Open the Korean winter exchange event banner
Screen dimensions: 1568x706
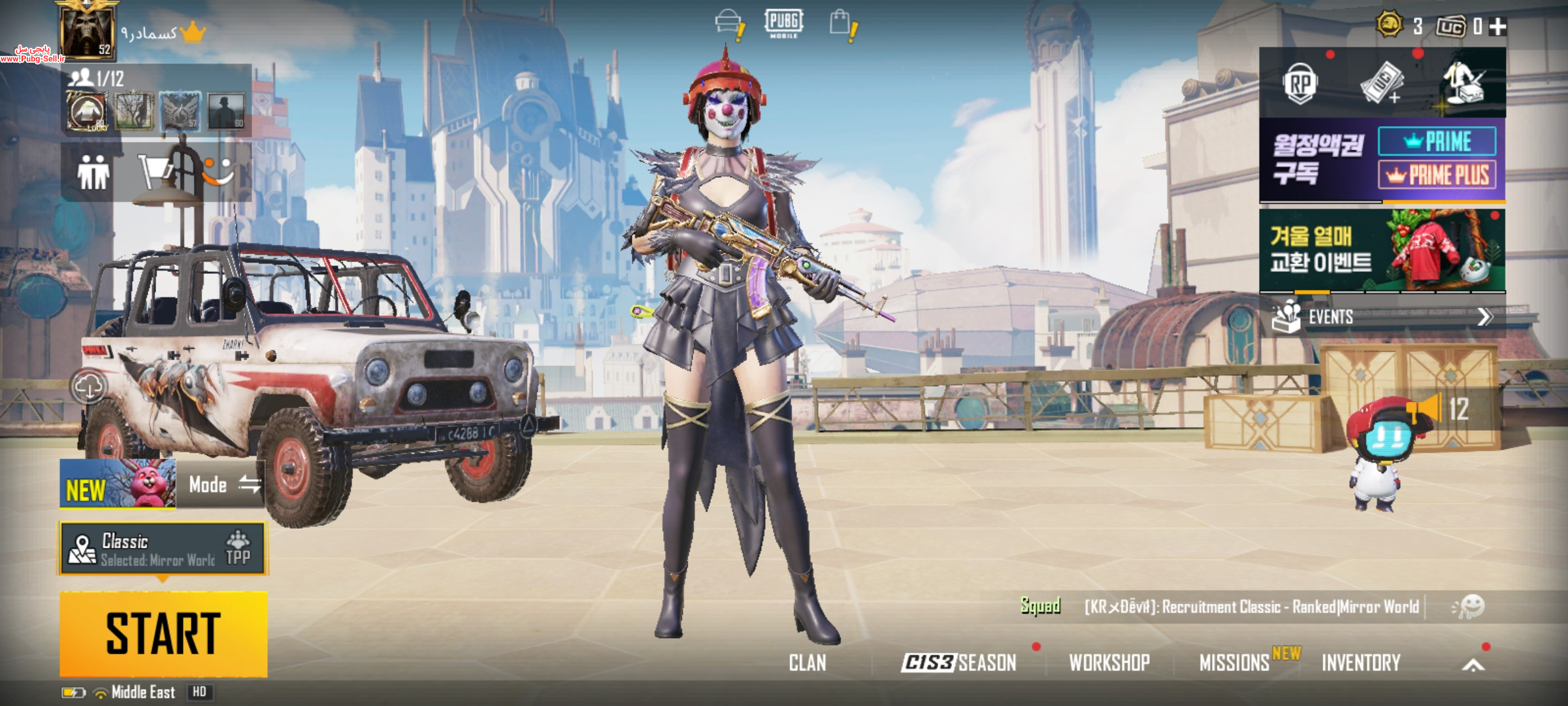click(1382, 250)
